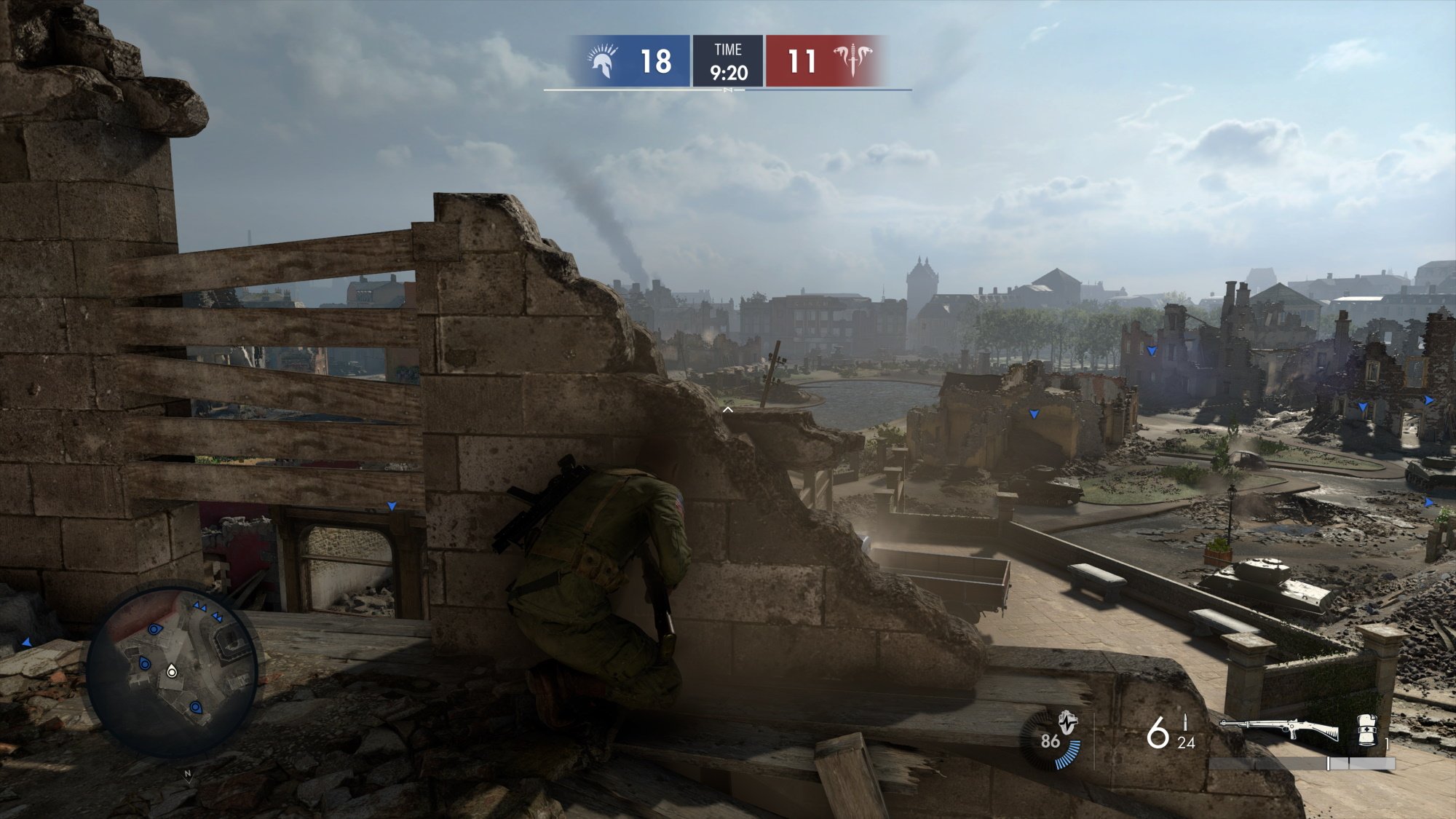Click the circular minimap
1456x819 pixels.
click(x=172, y=670)
